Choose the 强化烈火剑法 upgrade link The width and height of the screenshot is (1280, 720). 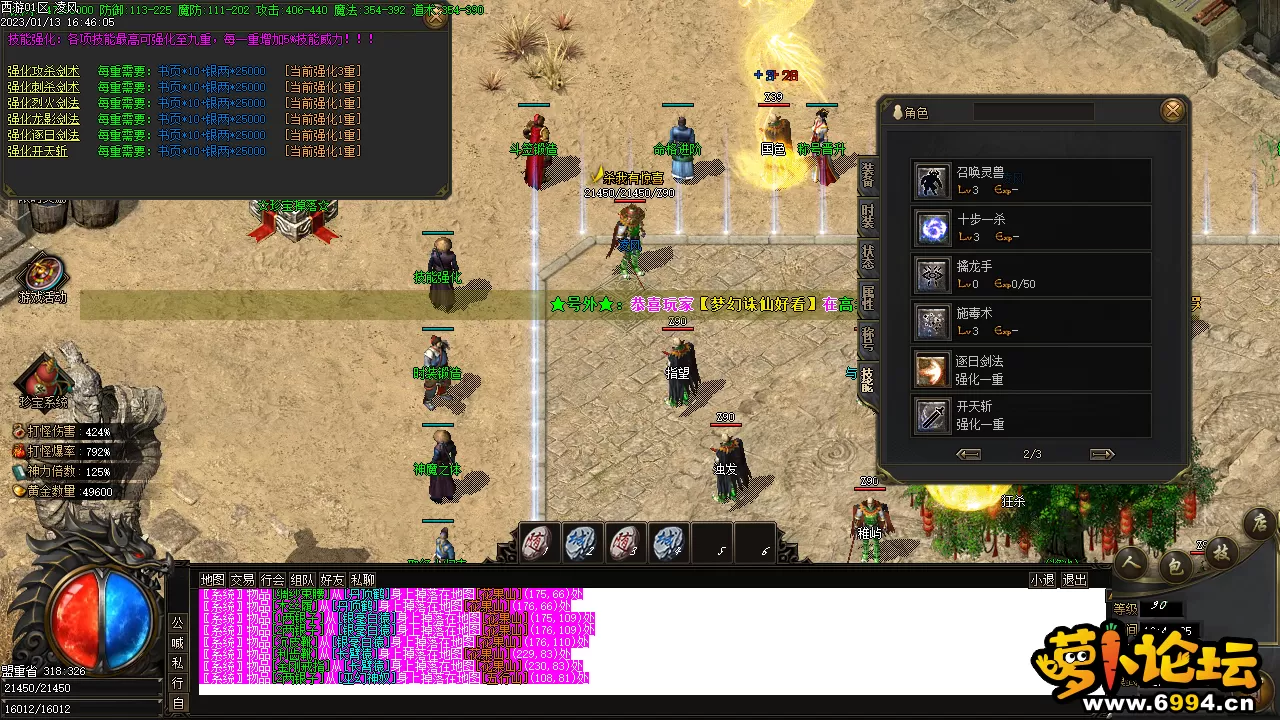(43, 103)
